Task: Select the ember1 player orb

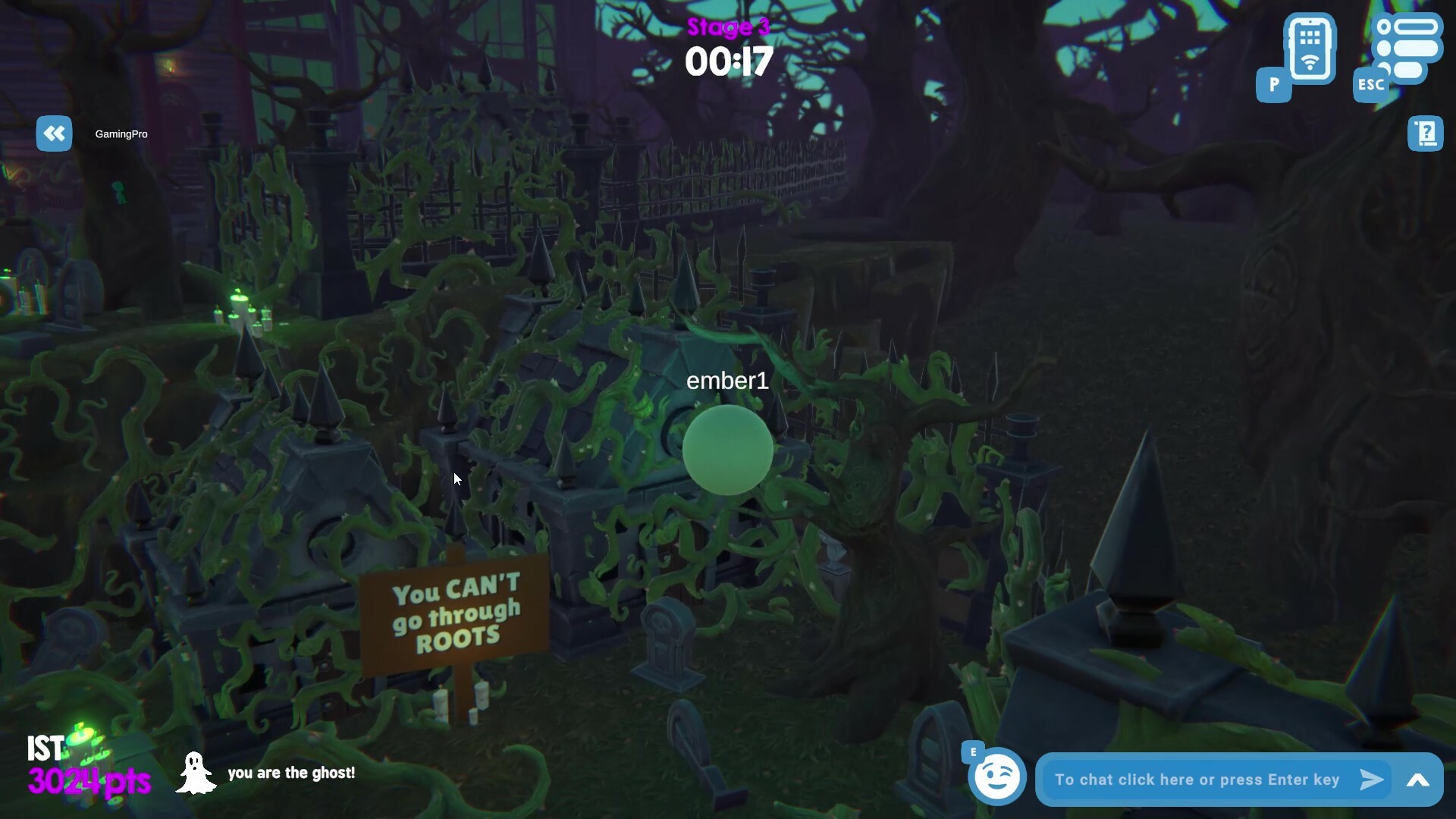Action: coord(728,450)
